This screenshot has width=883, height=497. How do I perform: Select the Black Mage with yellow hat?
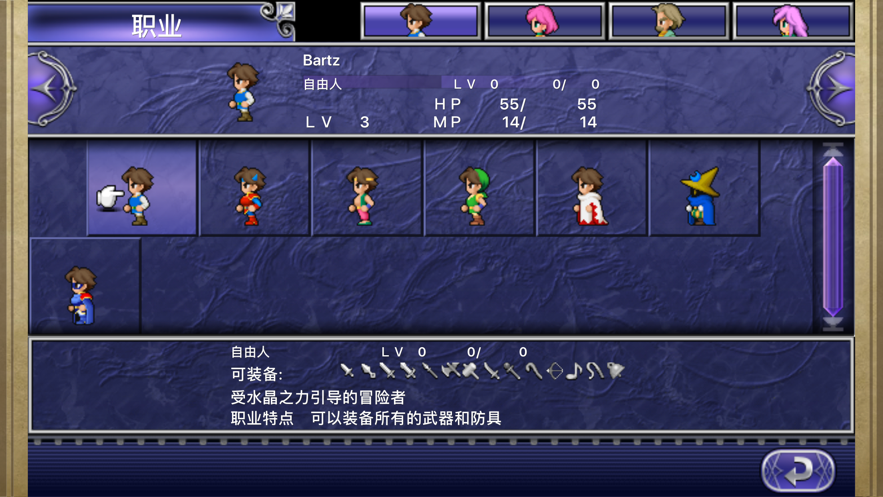704,189
